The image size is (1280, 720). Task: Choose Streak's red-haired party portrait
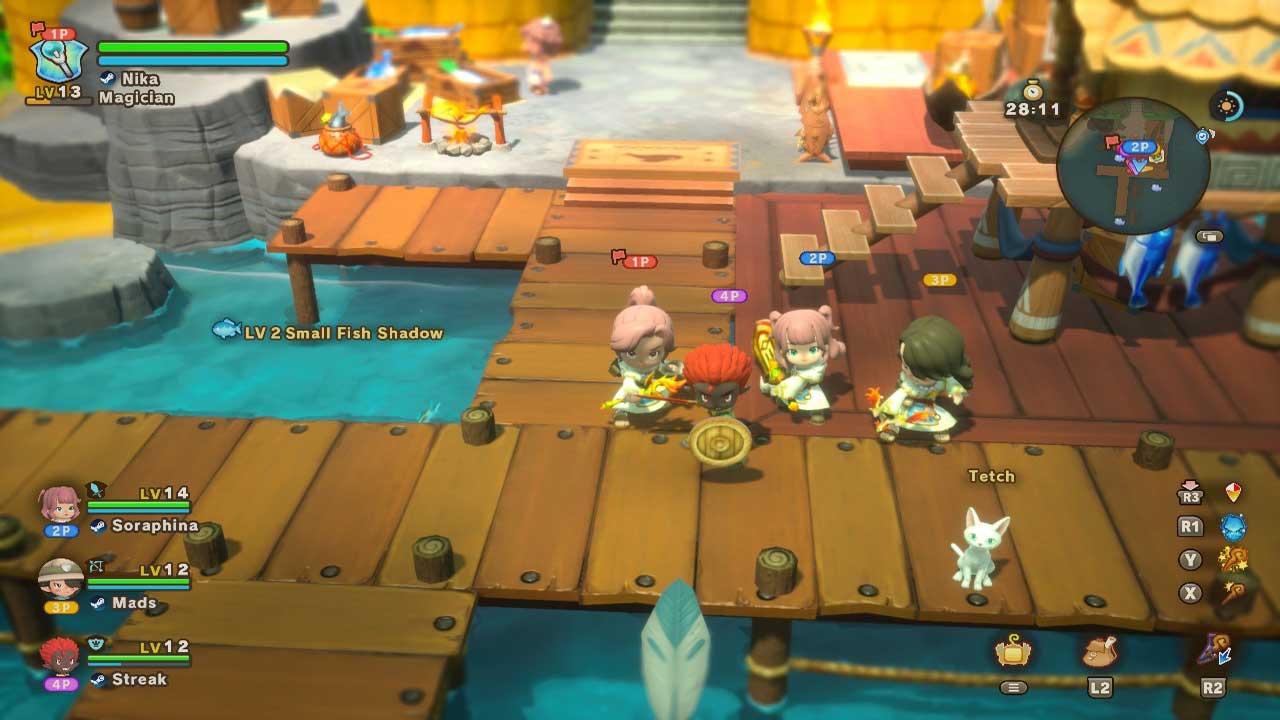(60, 656)
